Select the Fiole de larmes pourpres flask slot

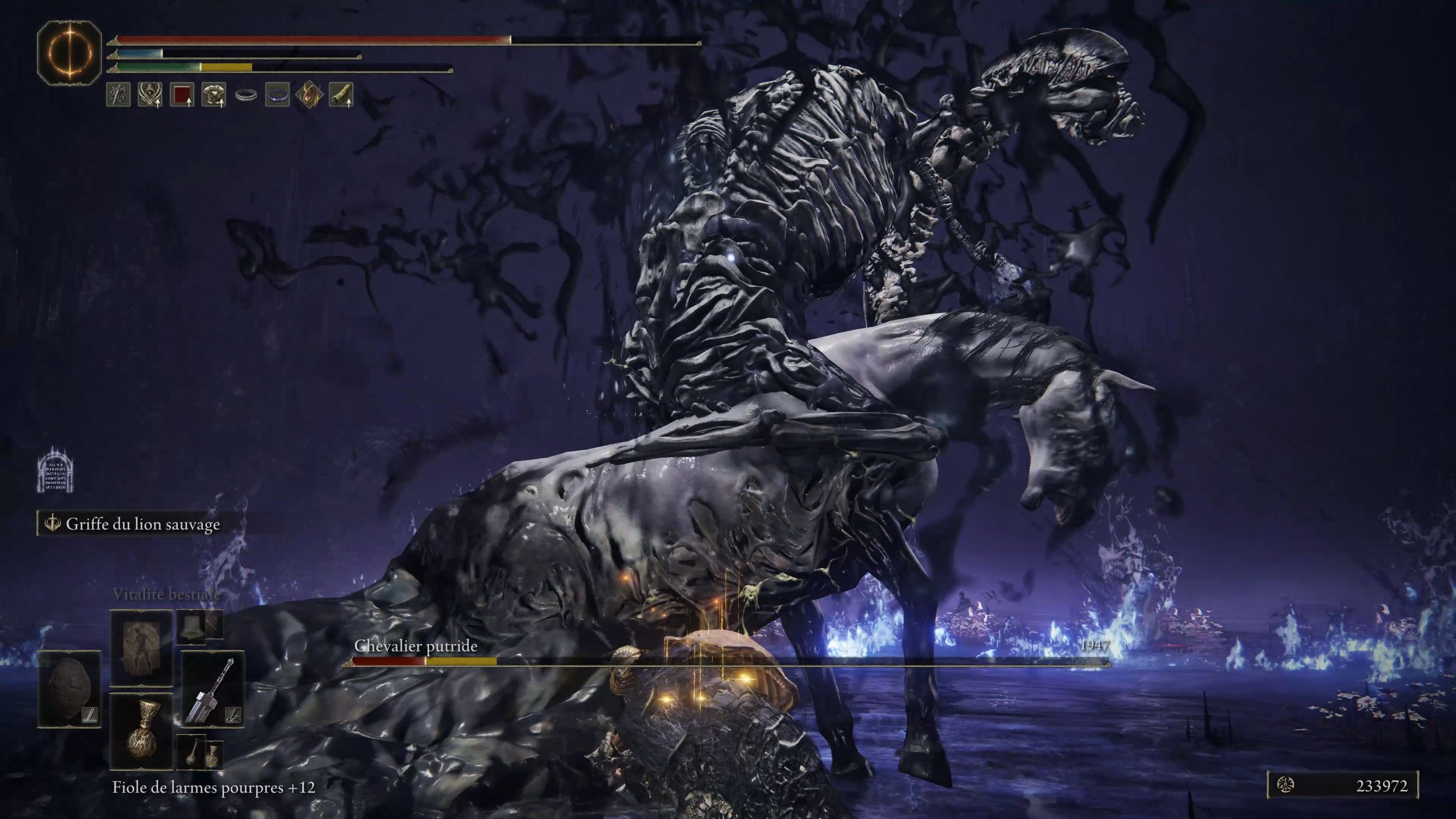141,731
